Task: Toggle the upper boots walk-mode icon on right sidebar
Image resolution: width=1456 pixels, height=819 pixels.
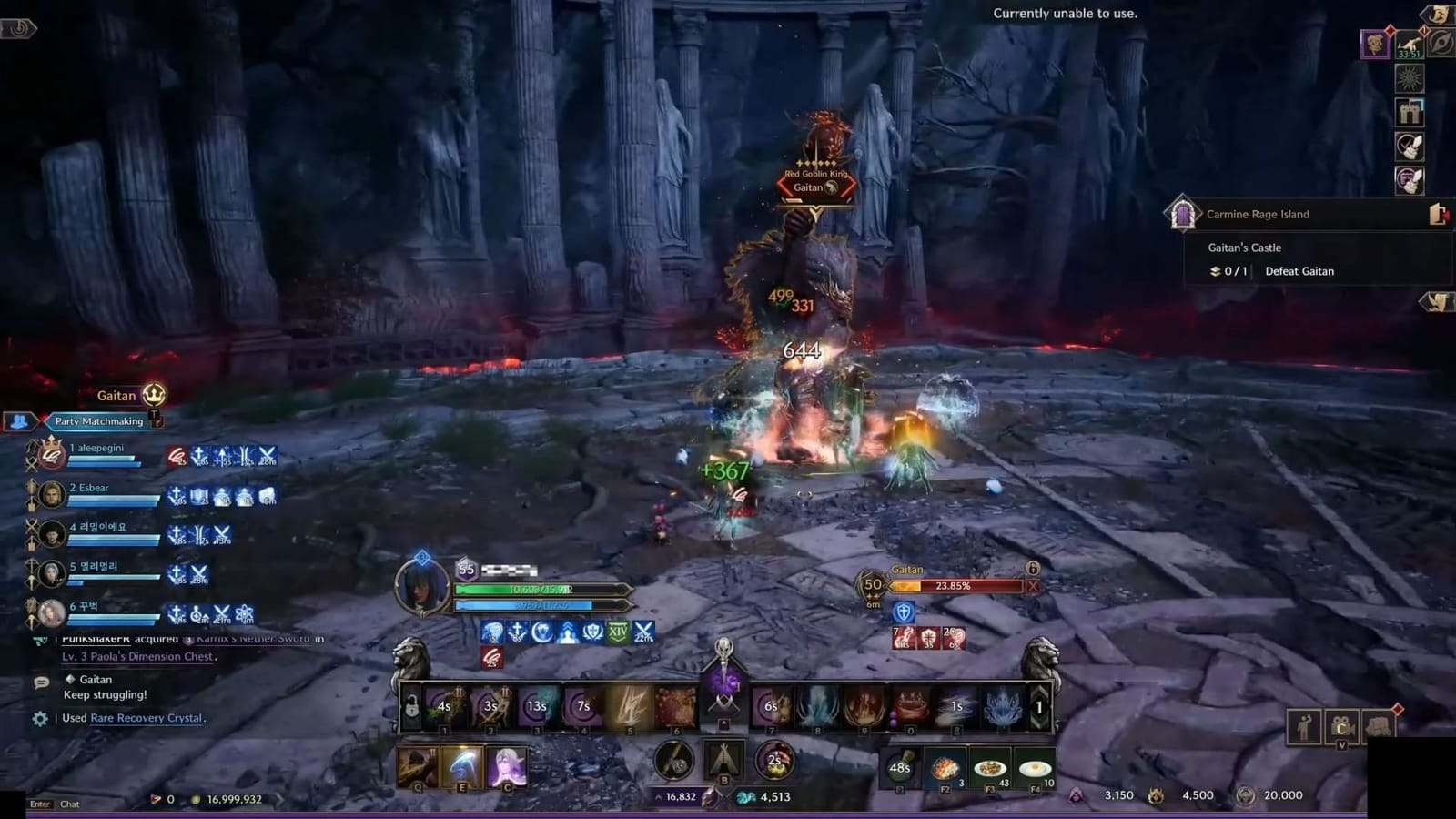Action: (x=1410, y=147)
